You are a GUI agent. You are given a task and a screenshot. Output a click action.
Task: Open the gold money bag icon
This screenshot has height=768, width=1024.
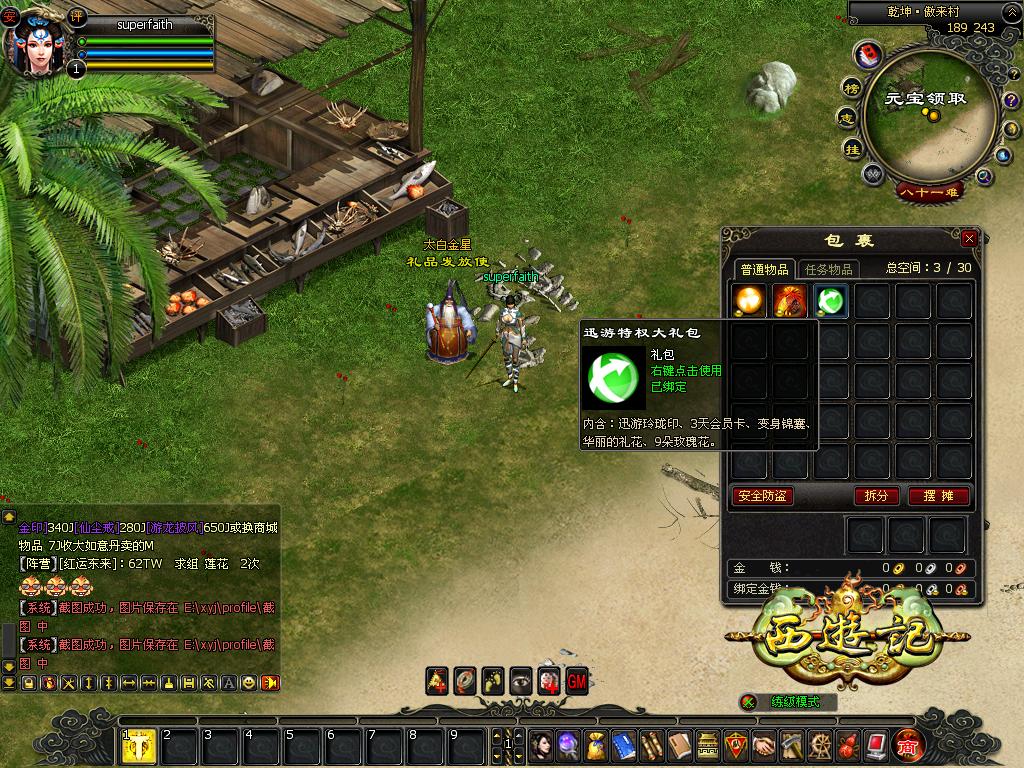596,745
